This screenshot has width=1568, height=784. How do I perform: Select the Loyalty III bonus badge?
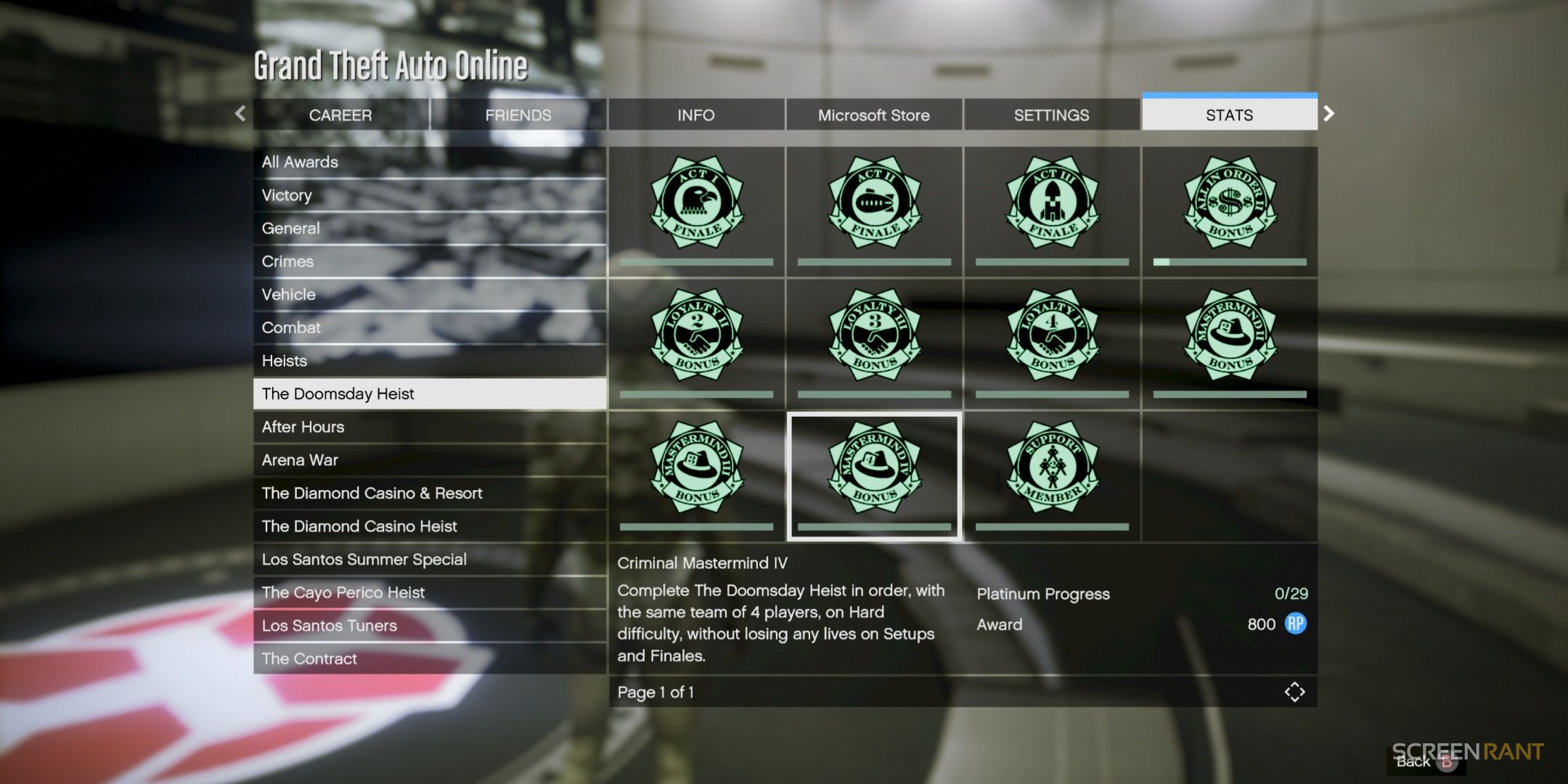[x=874, y=335]
